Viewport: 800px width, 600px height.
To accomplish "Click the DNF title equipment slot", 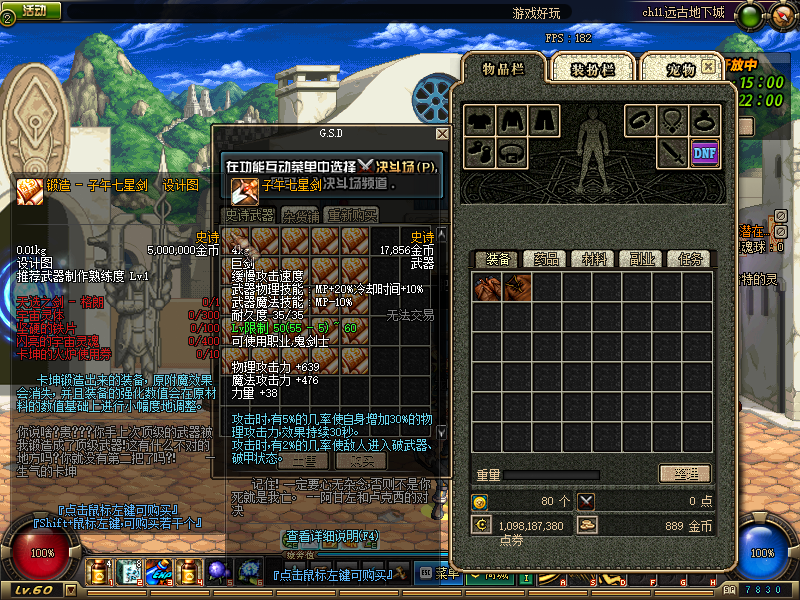I will 705,152.
